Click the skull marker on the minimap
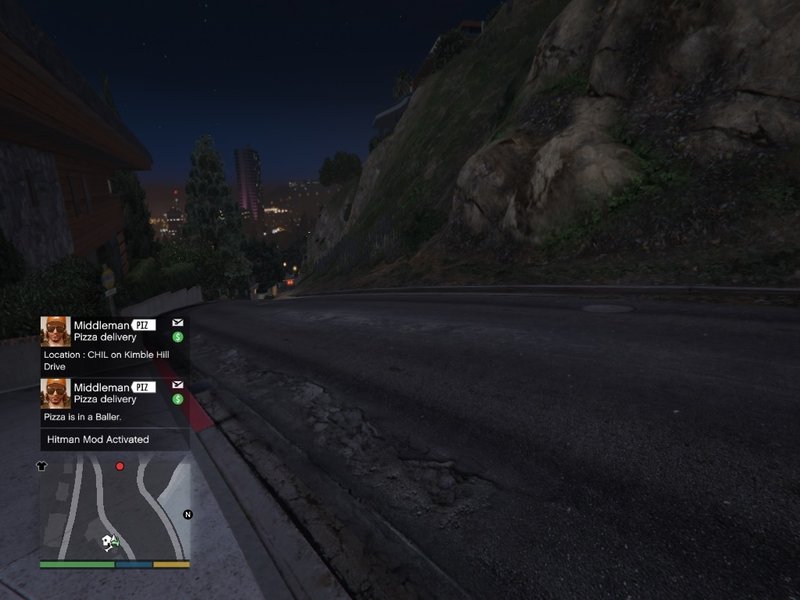The image size is (800, 600). coord(106,542)
